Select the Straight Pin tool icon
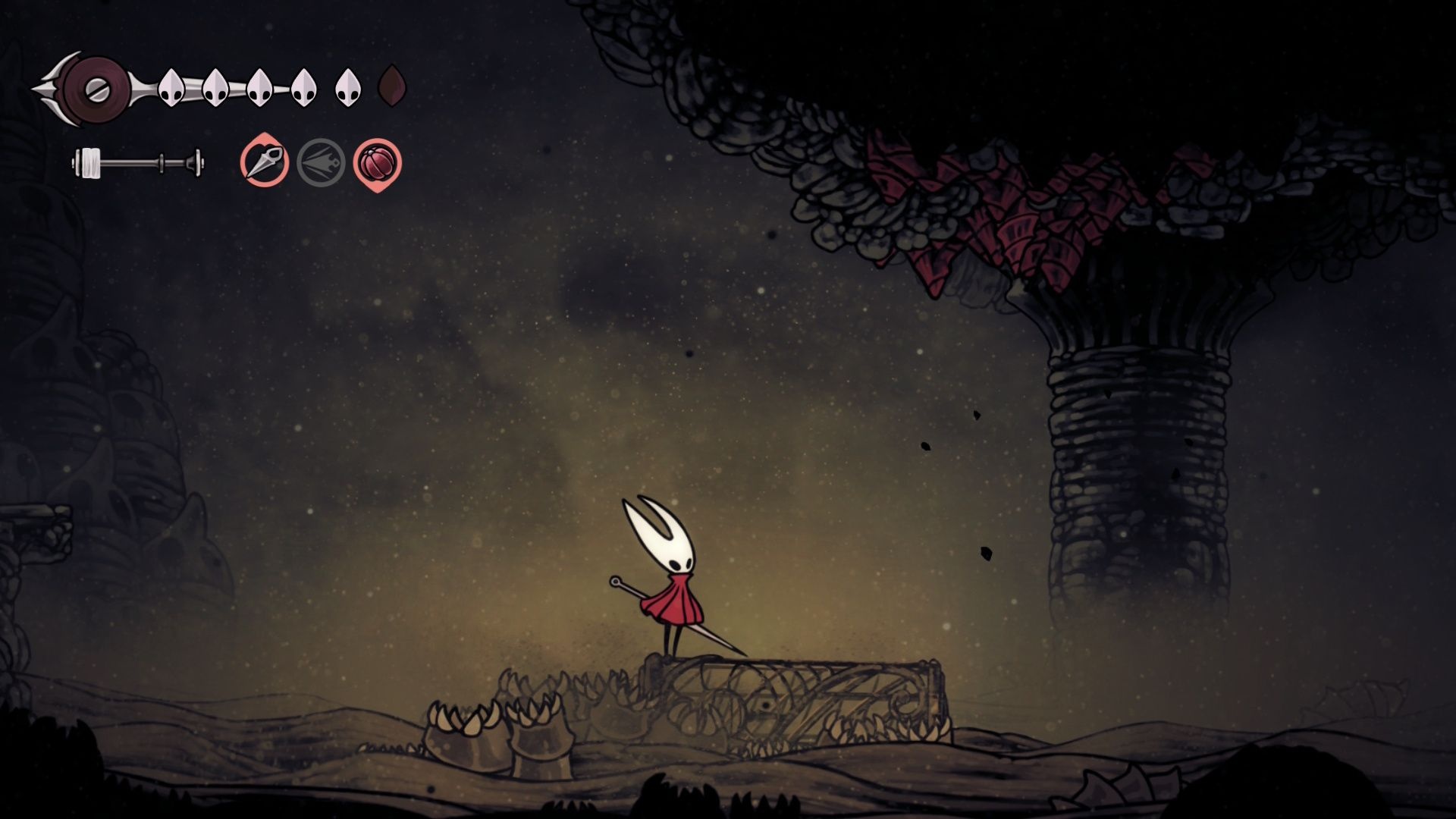Image resolution: width=1456 pixels, height=819 pixels. click(265, 162)
